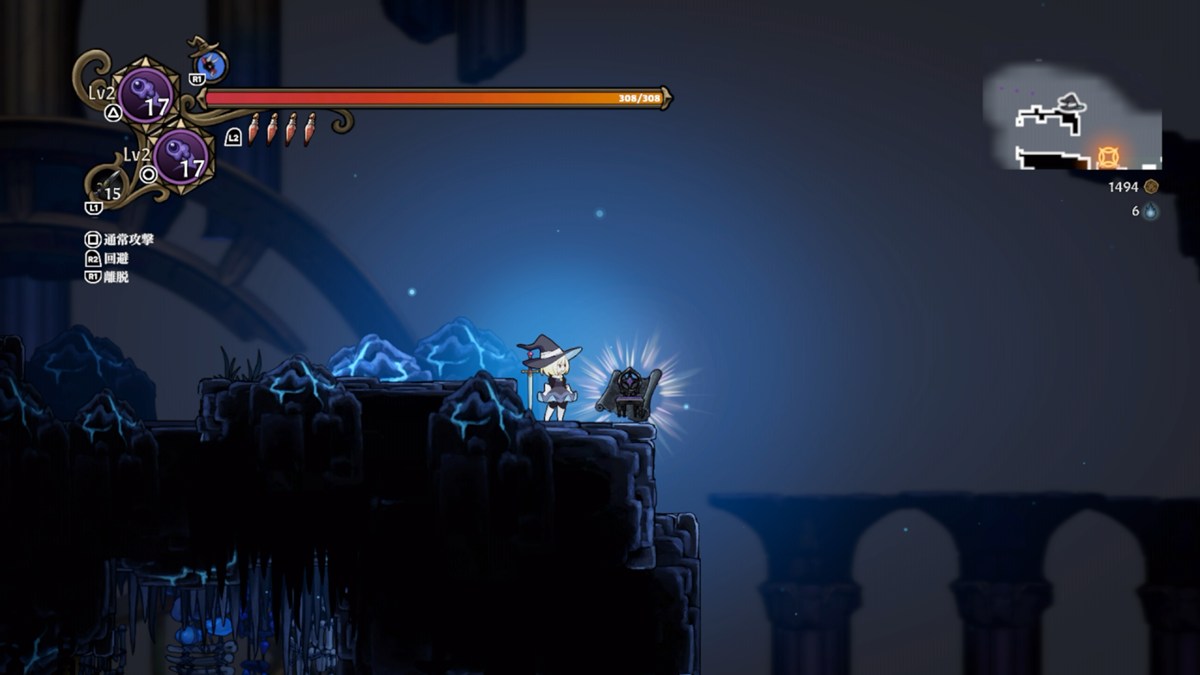Use the black feather item with 15 count
The width and height of the screenshot is (1200, 675).
pos(108,183)
